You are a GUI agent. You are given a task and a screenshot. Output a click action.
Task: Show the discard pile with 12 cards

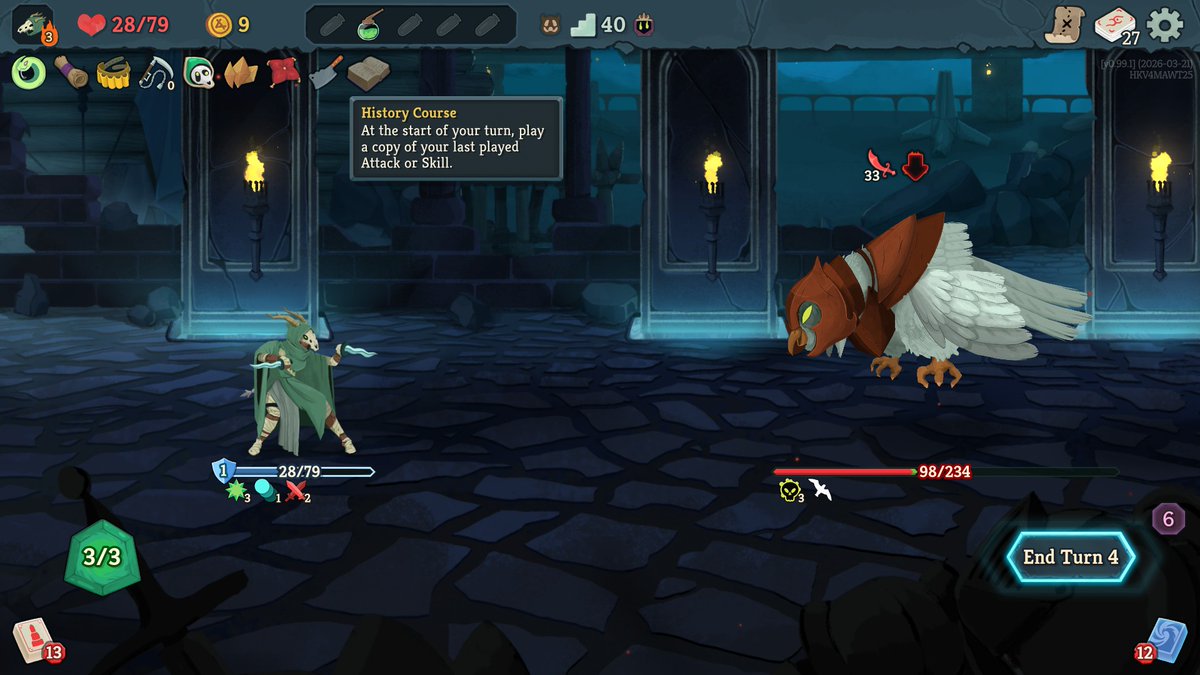click(x=1166, y=640)
